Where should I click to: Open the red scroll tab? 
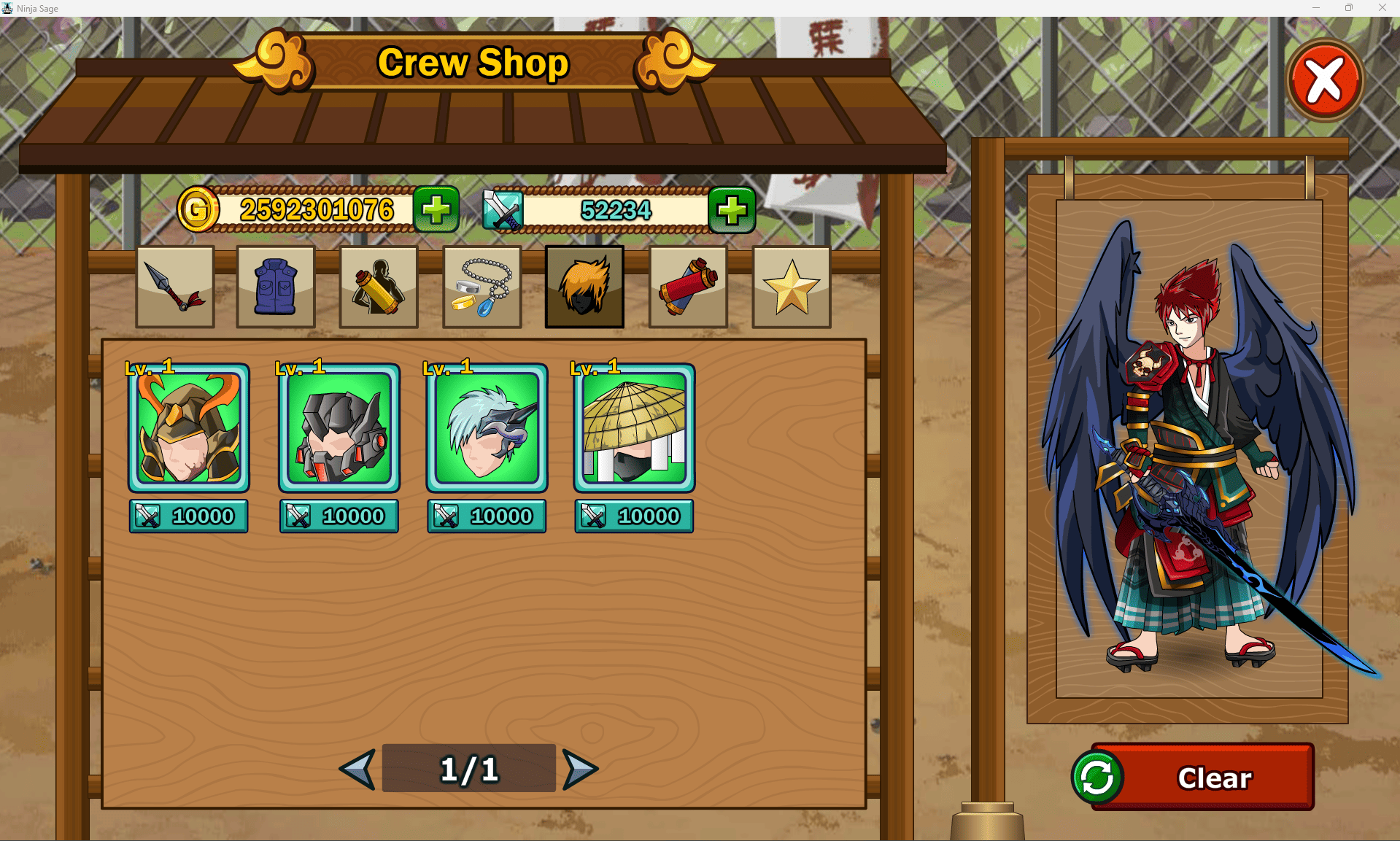(x=688, y=287)
